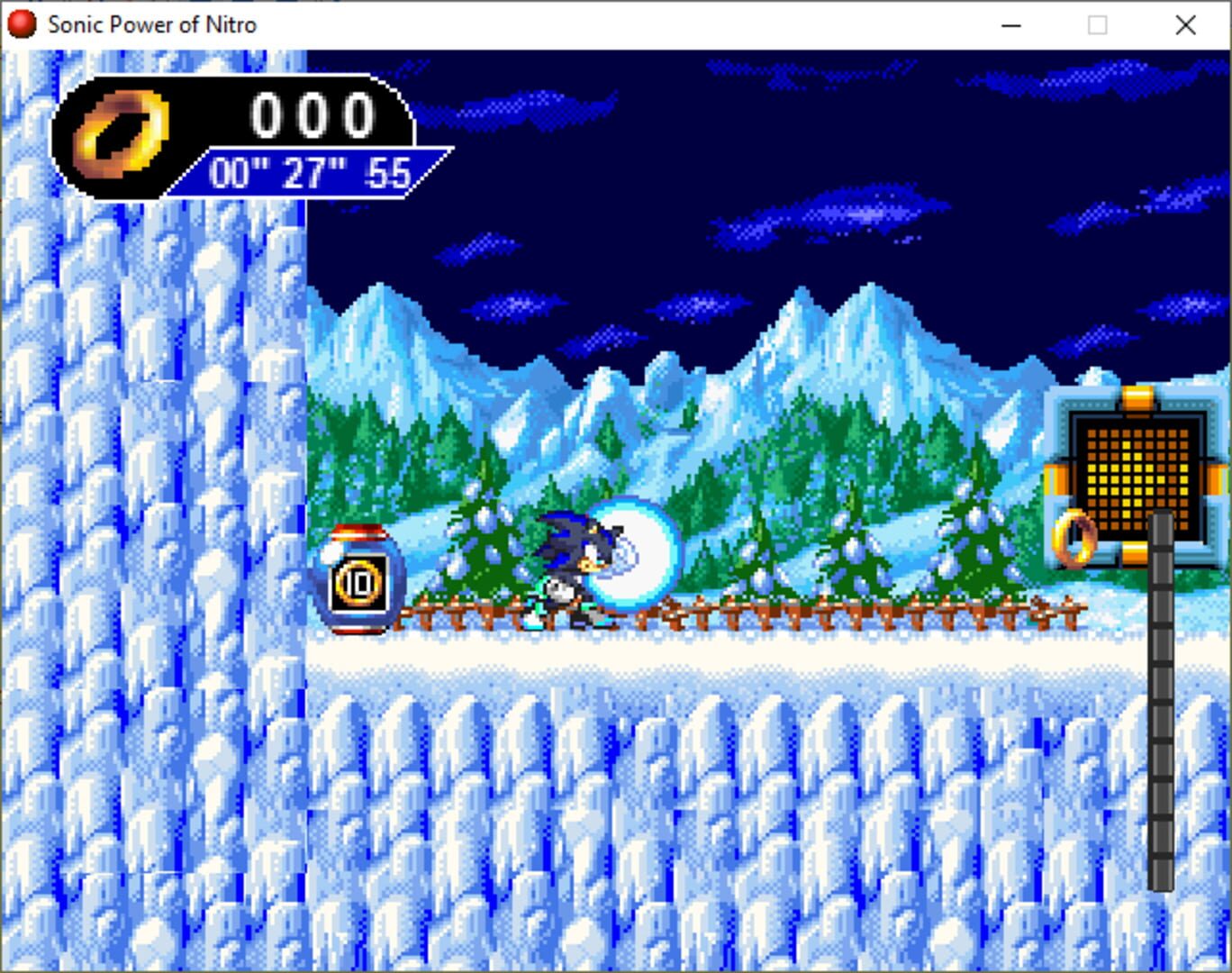Click the Sonic Power of Nitro title bar logo
This screenshot has height=973, width=1232.
pos(21,25)
